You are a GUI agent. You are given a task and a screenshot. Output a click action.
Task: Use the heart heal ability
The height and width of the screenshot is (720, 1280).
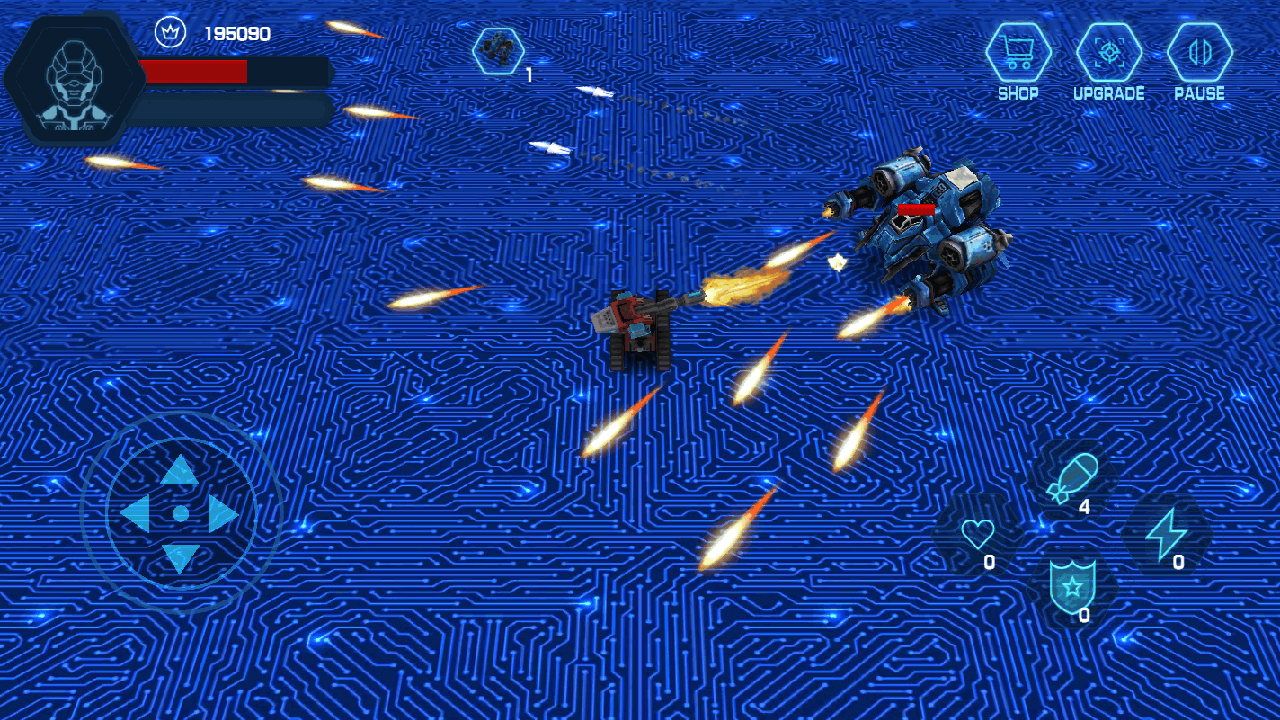click(x=977, y=534)
